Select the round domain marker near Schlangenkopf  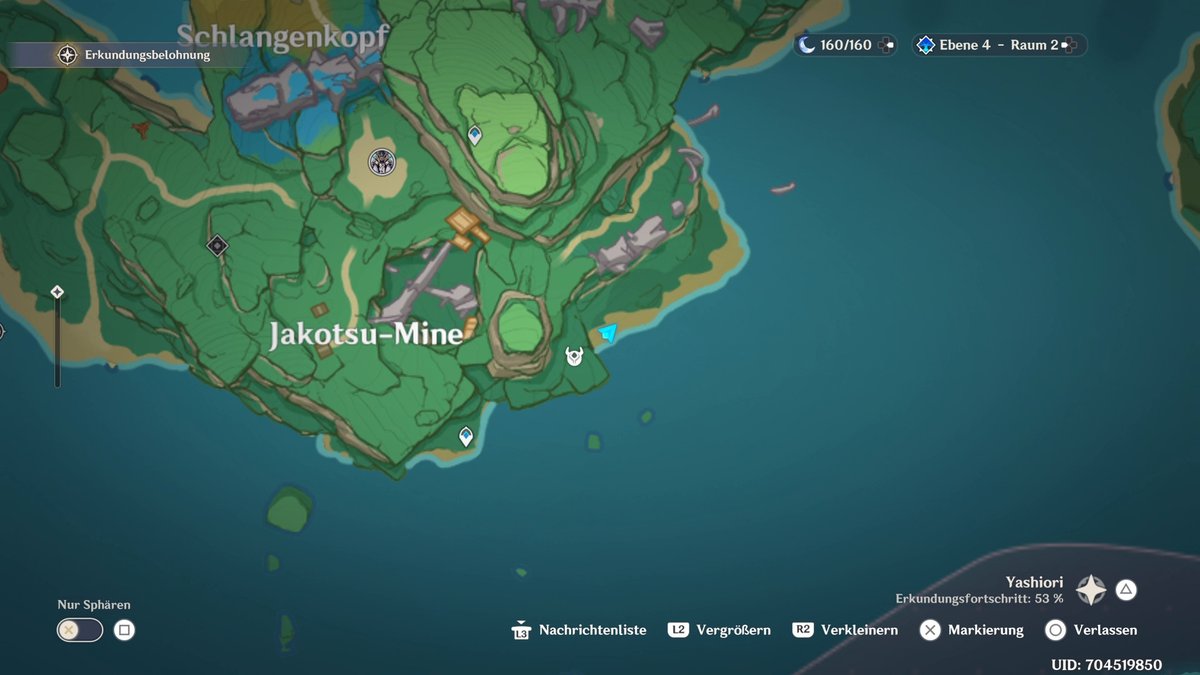click(381, 161)
